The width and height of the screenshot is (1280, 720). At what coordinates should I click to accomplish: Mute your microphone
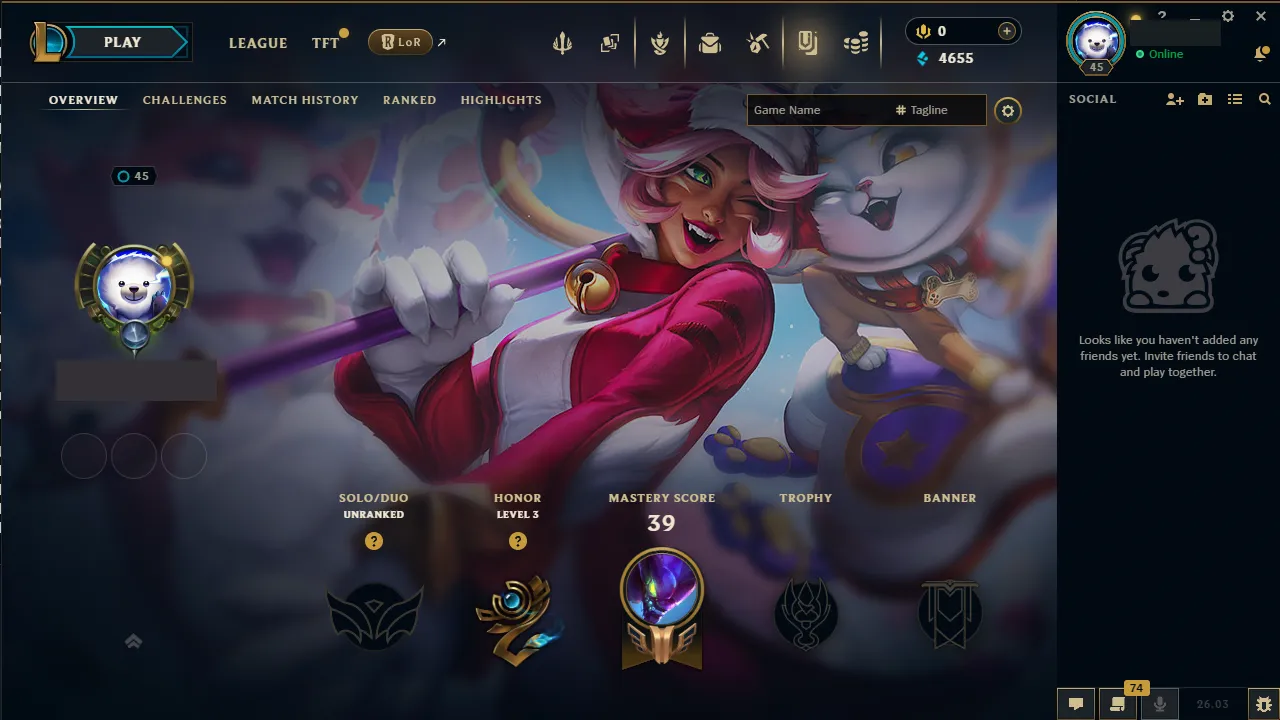[1161, 705]
